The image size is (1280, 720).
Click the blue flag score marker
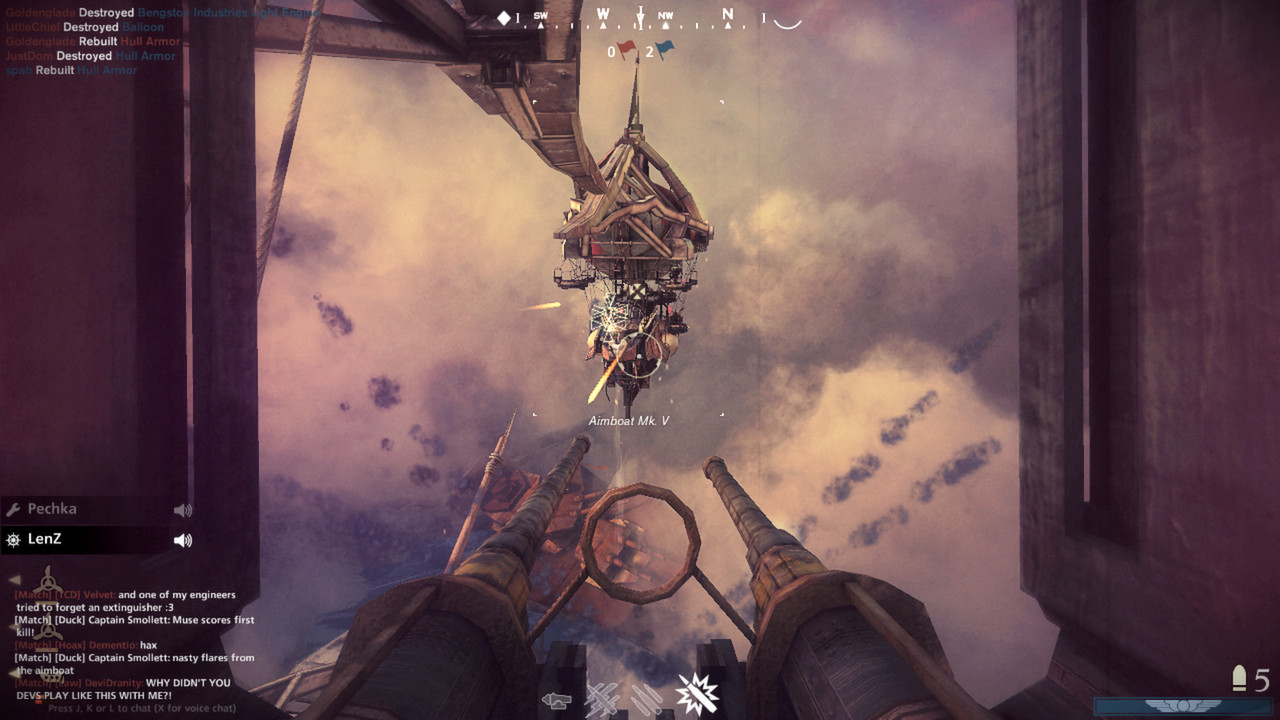(x=664, y=47)
